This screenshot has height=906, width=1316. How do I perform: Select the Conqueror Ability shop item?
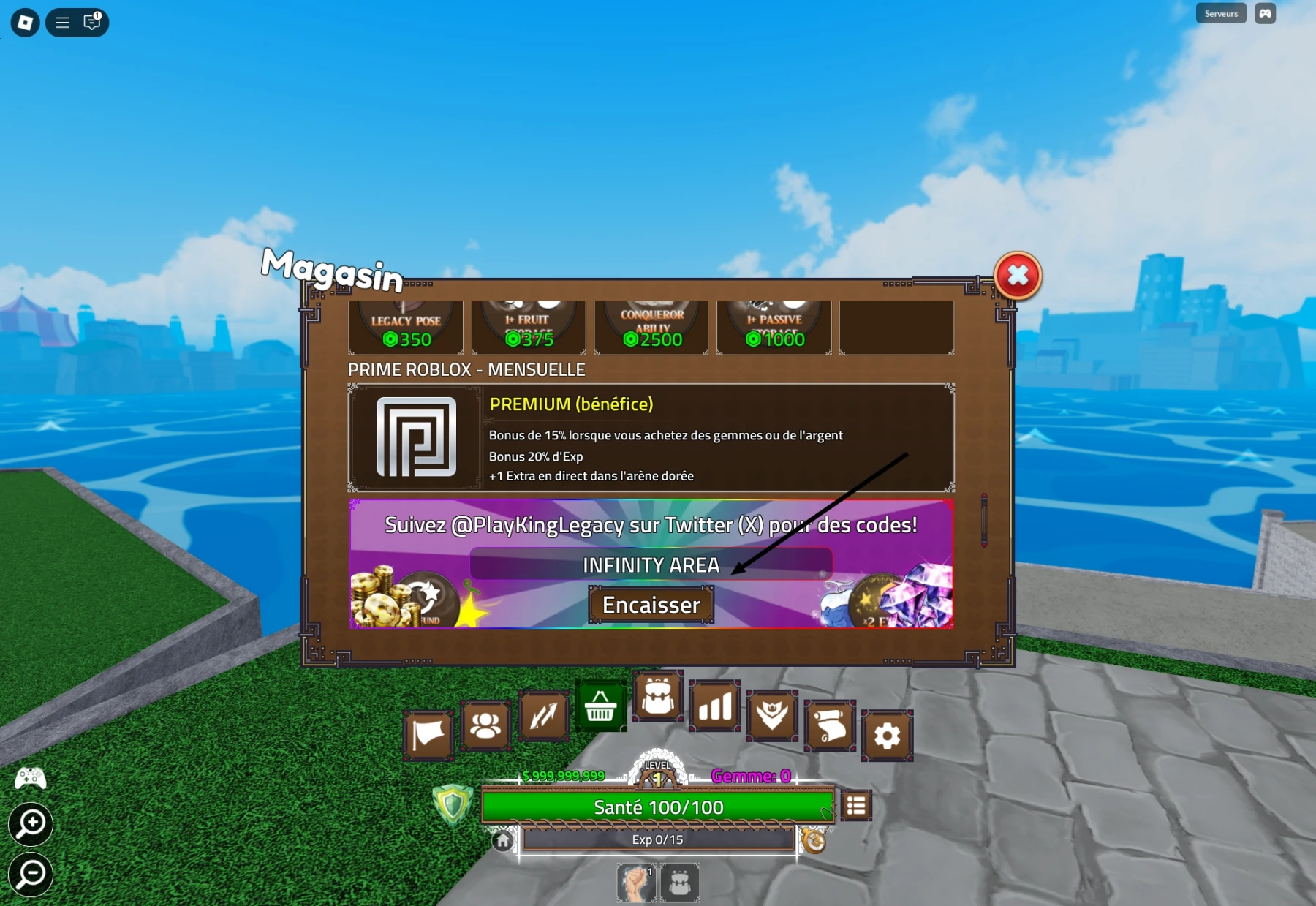click(x=651, y=327)
